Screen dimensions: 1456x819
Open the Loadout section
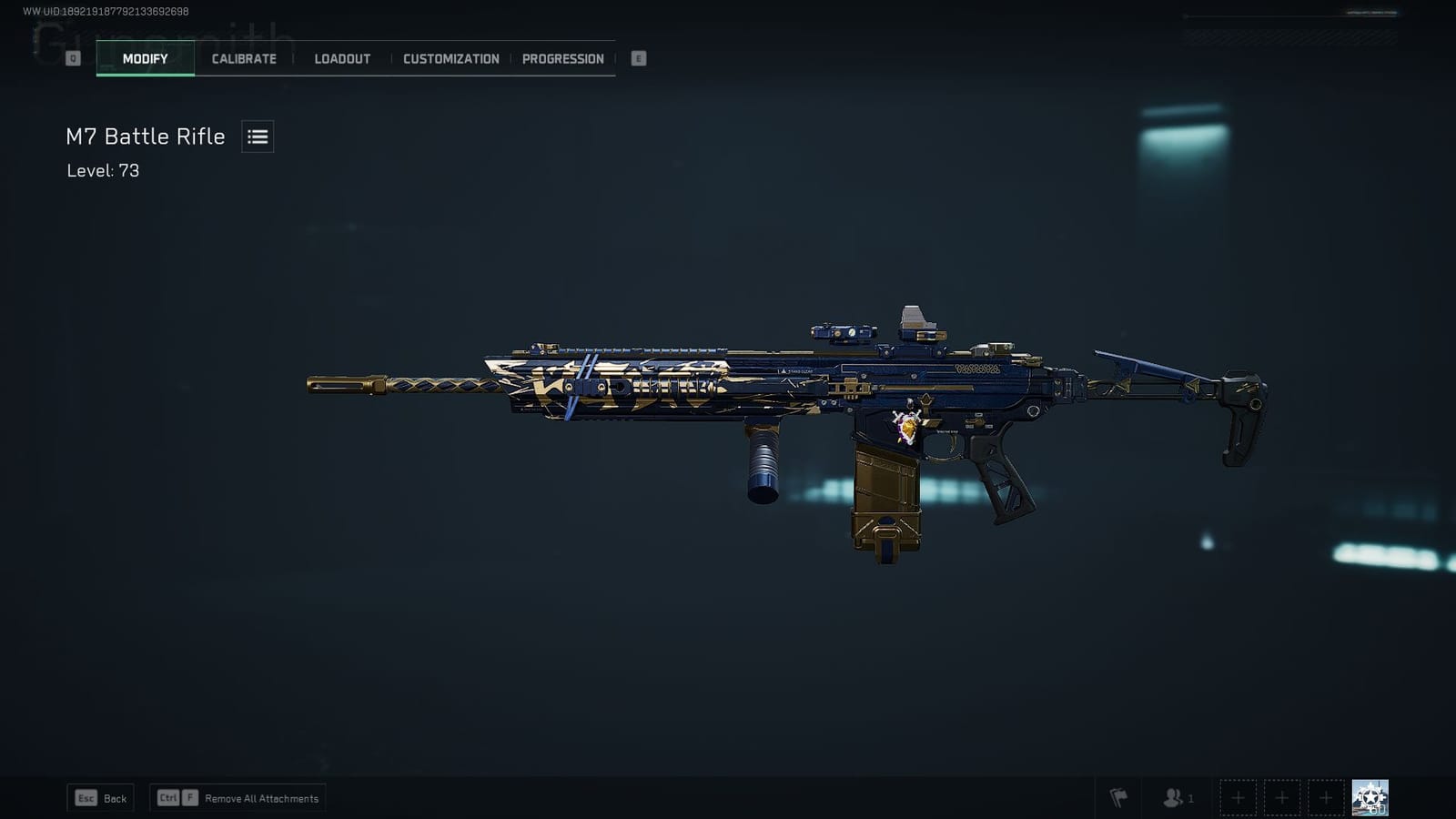pos(341,58)
